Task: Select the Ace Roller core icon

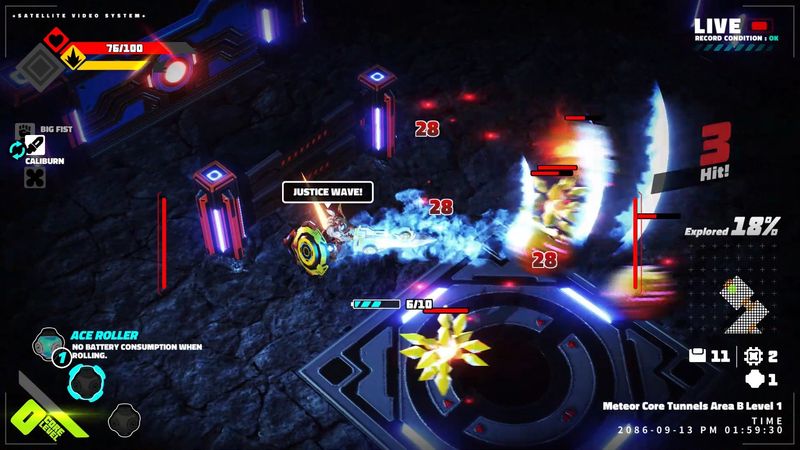Action: (47, 343)
